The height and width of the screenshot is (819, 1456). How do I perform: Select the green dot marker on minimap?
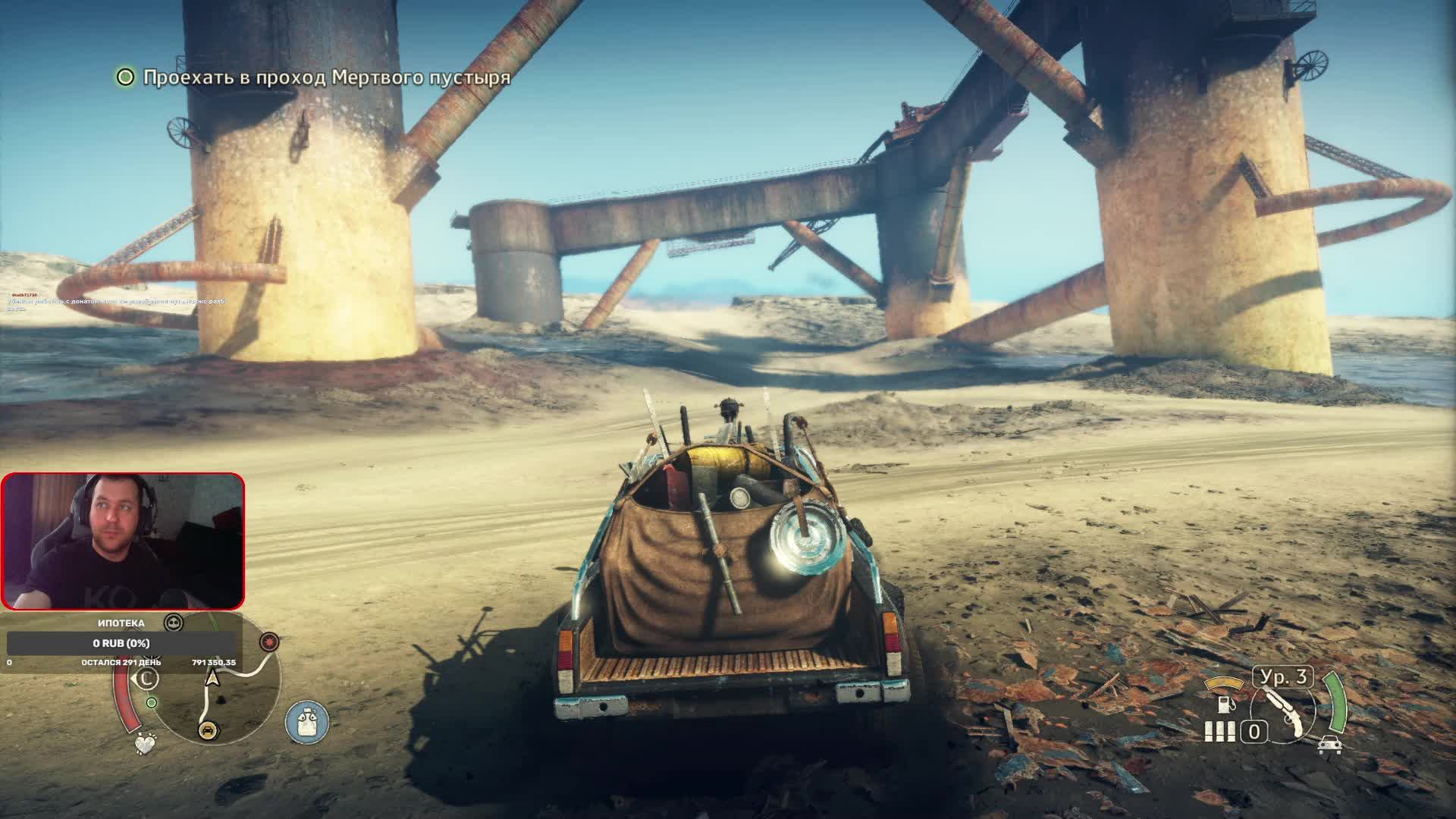pos(152,702)
